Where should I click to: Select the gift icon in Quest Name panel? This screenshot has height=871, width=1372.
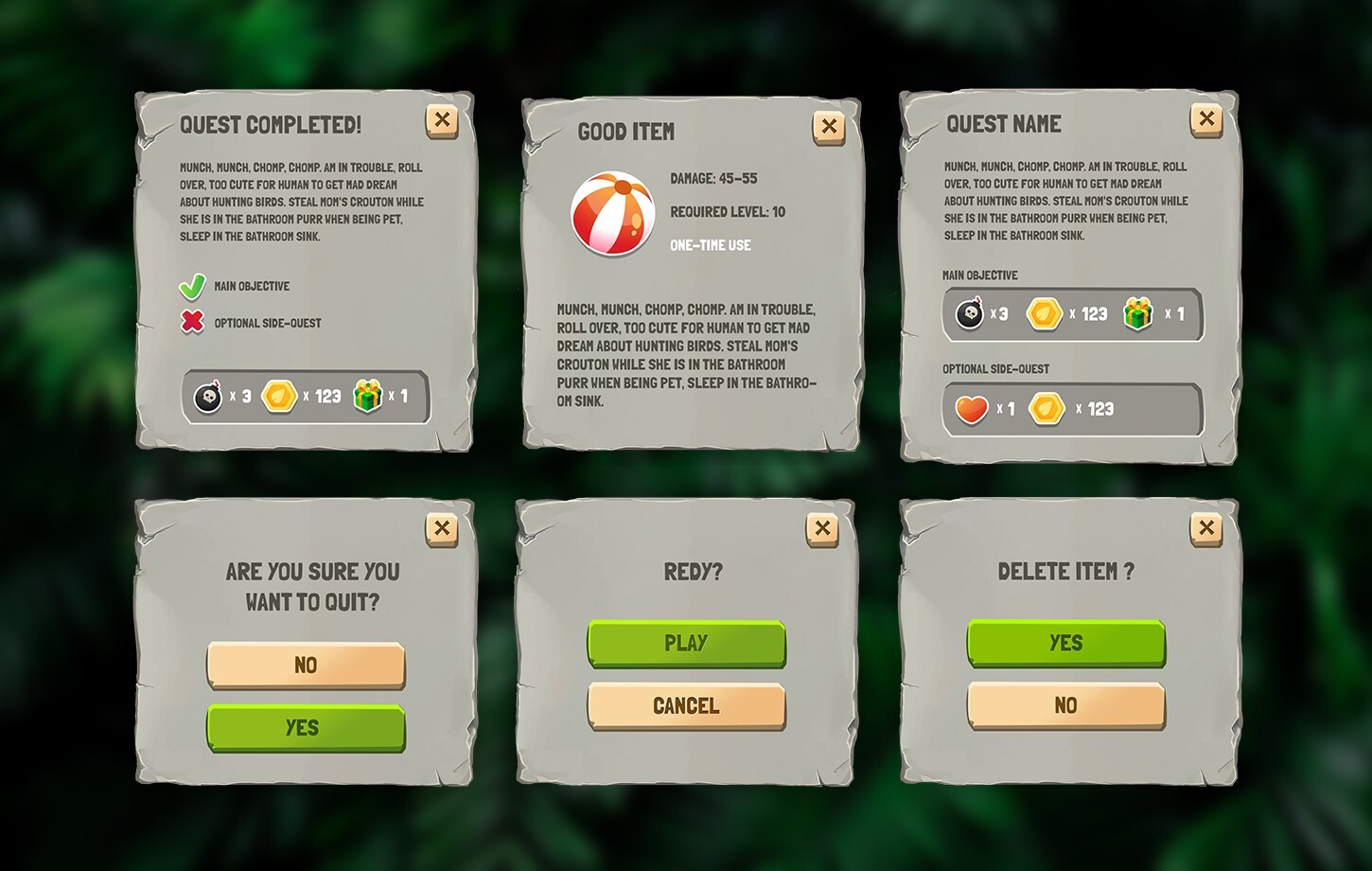point(1139,312)
